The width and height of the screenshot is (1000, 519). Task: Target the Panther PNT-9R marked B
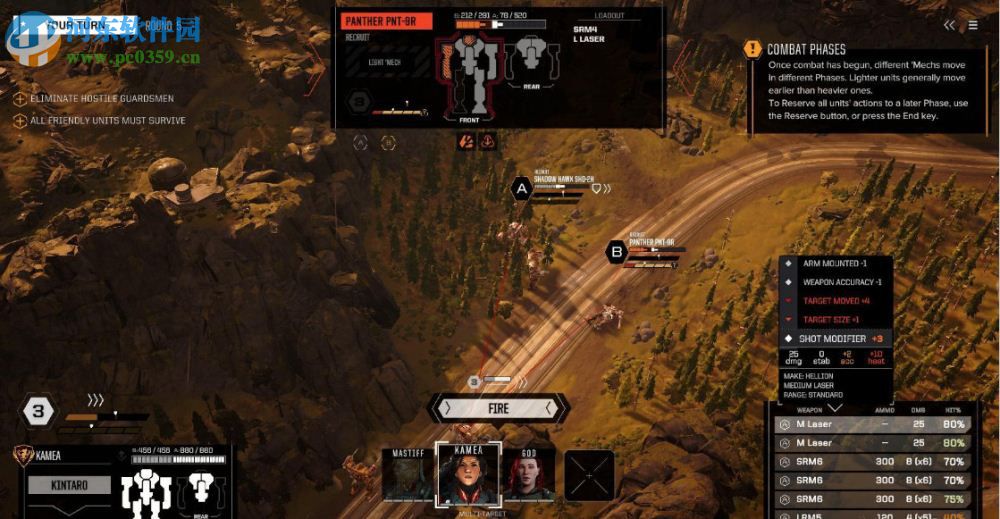[x=616, y=251]
